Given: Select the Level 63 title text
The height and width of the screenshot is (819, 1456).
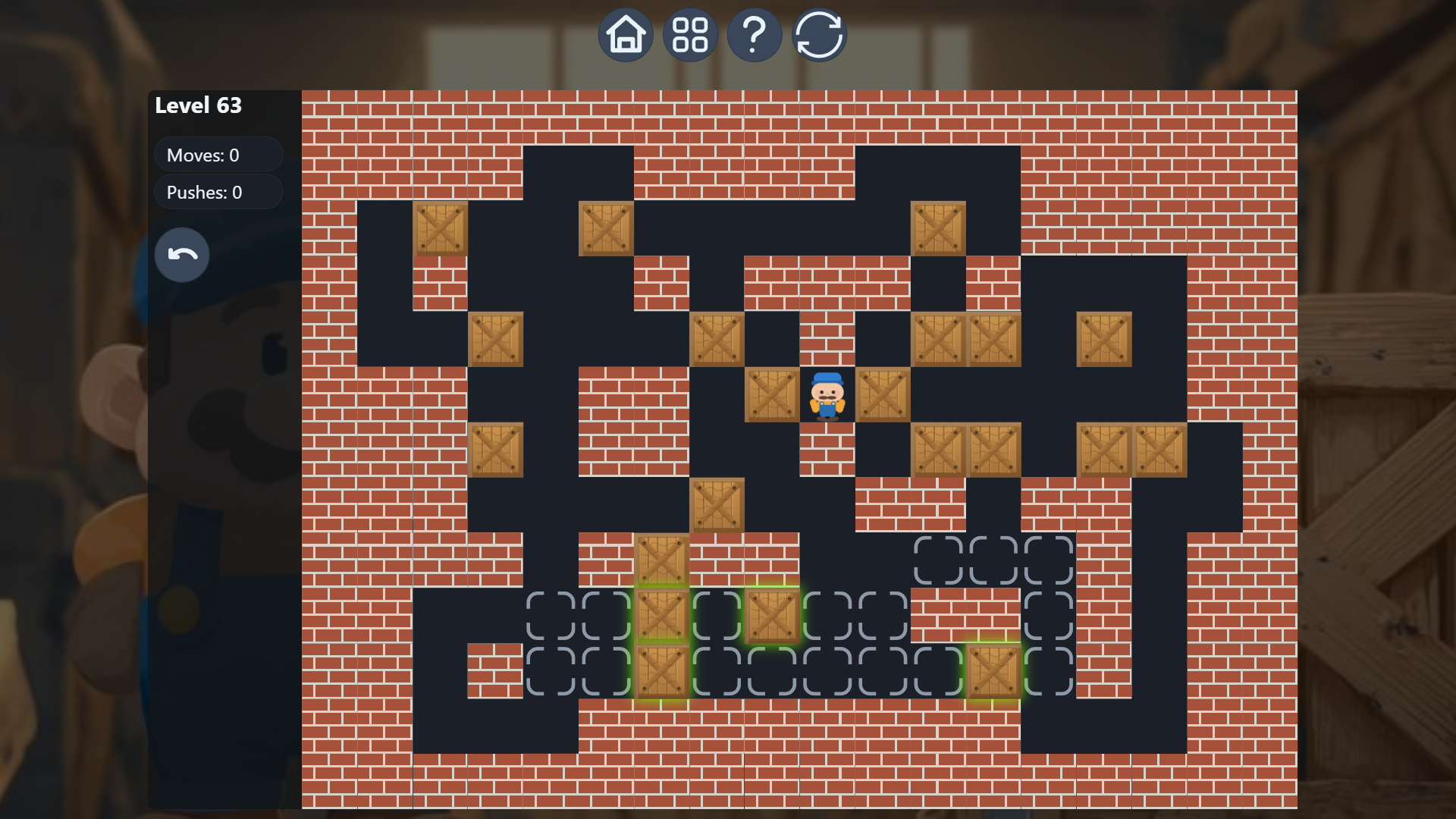Looking at the screenshot, I should pos(198,105).
